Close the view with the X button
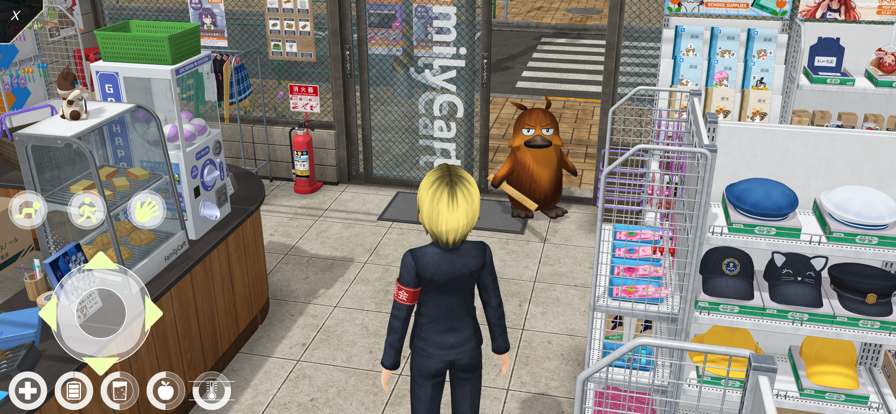Viewport: 896px width, 414px height. point(16,15)
